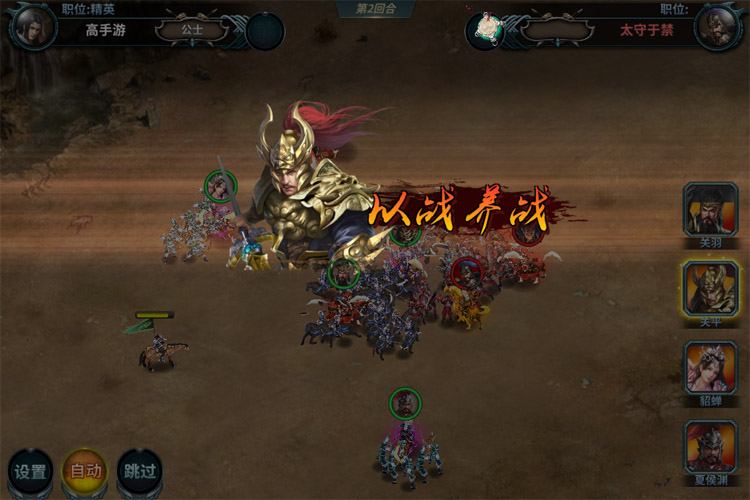Select the 夏侯渊 hero portrait

point(710,446)
